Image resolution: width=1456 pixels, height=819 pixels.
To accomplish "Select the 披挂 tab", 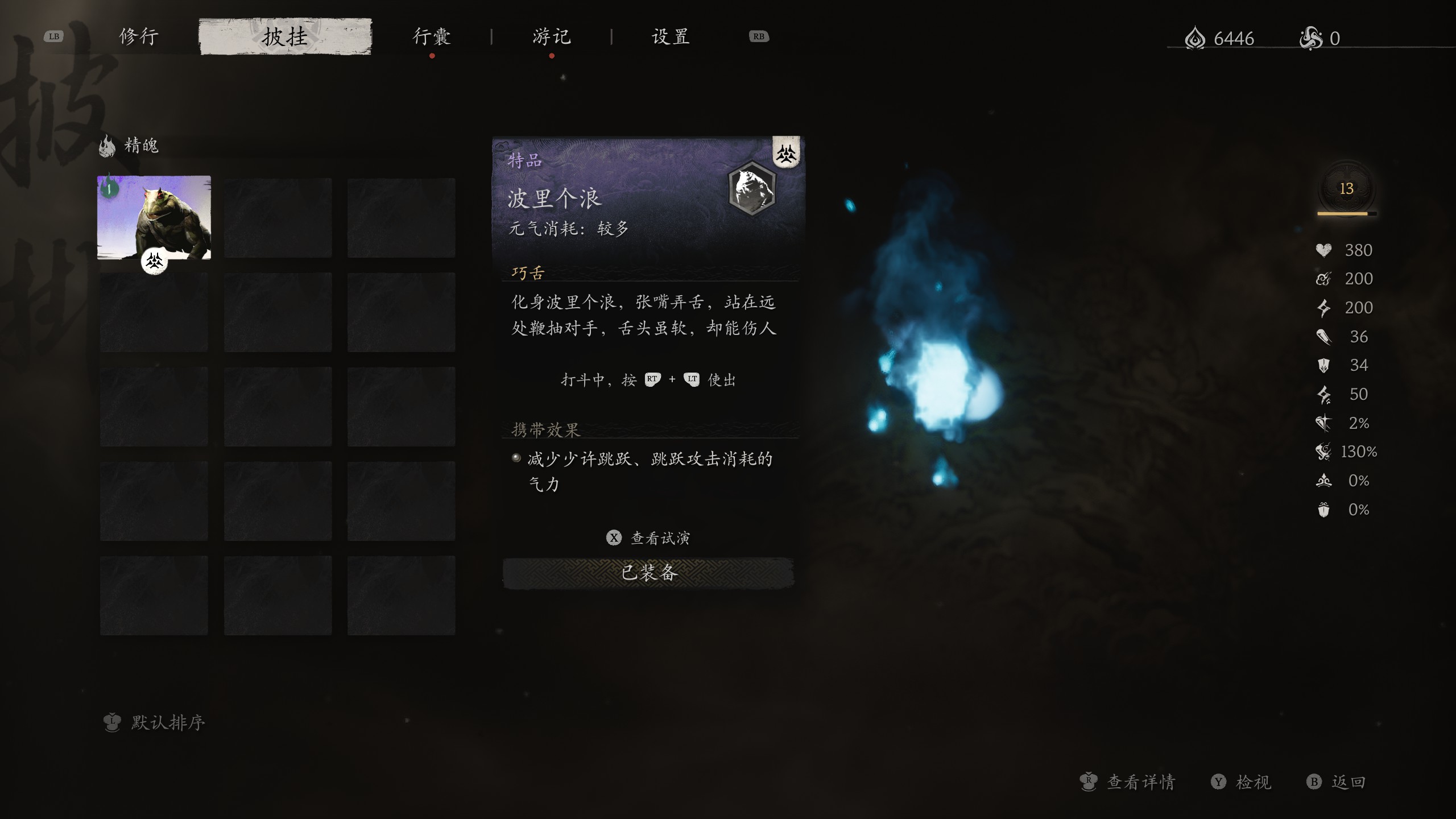I will [285, 37].
